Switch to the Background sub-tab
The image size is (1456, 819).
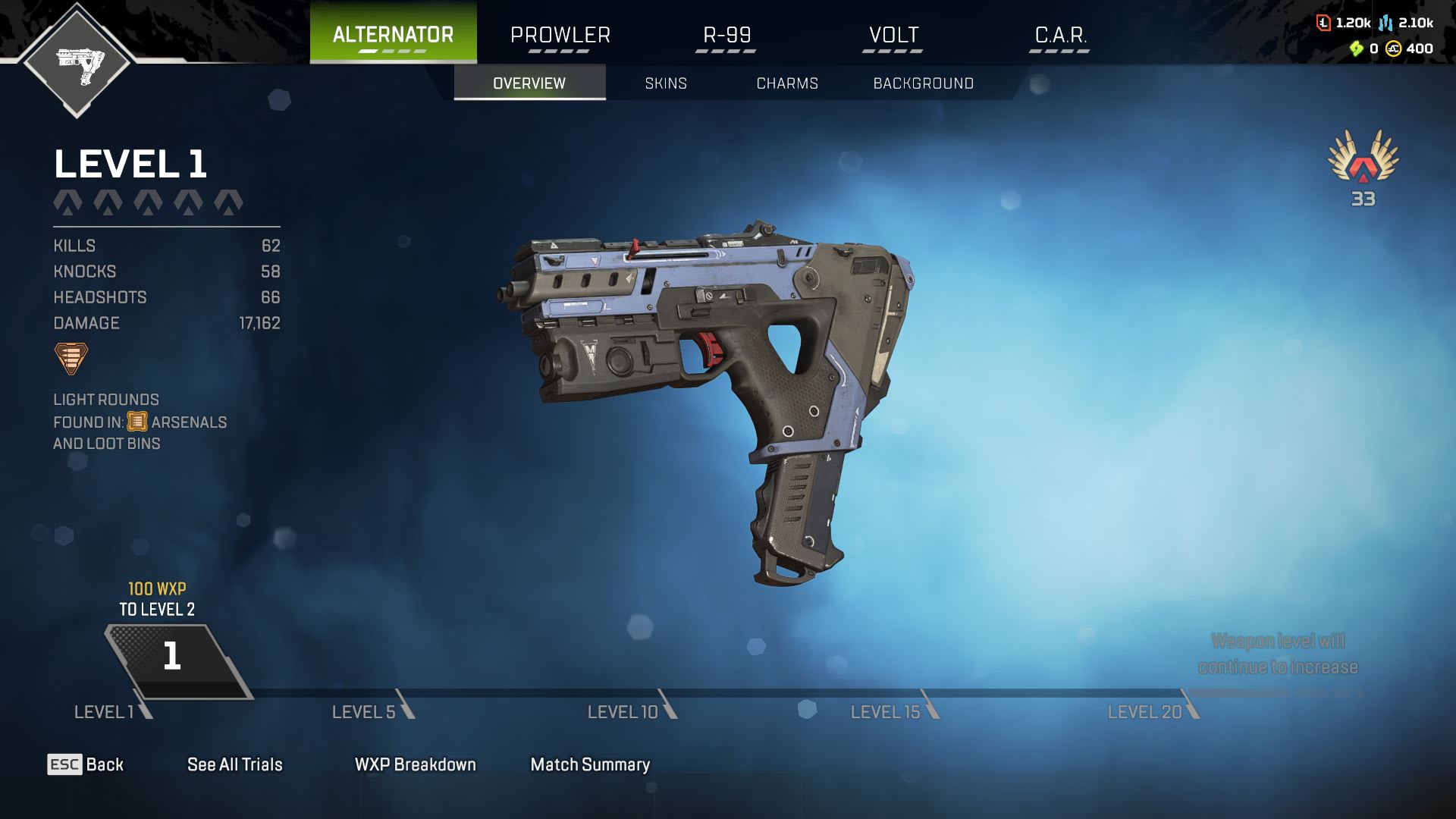coord(923,83)
